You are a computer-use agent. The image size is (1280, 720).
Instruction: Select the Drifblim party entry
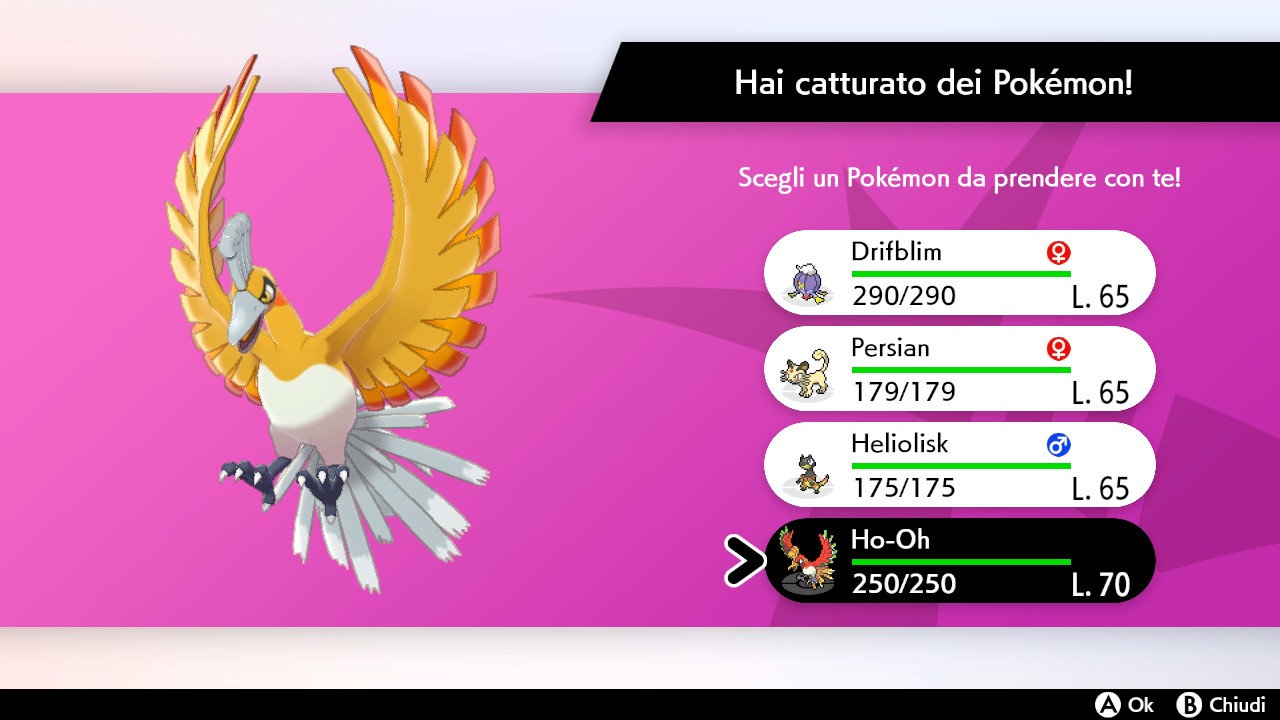tap(960, 272)
